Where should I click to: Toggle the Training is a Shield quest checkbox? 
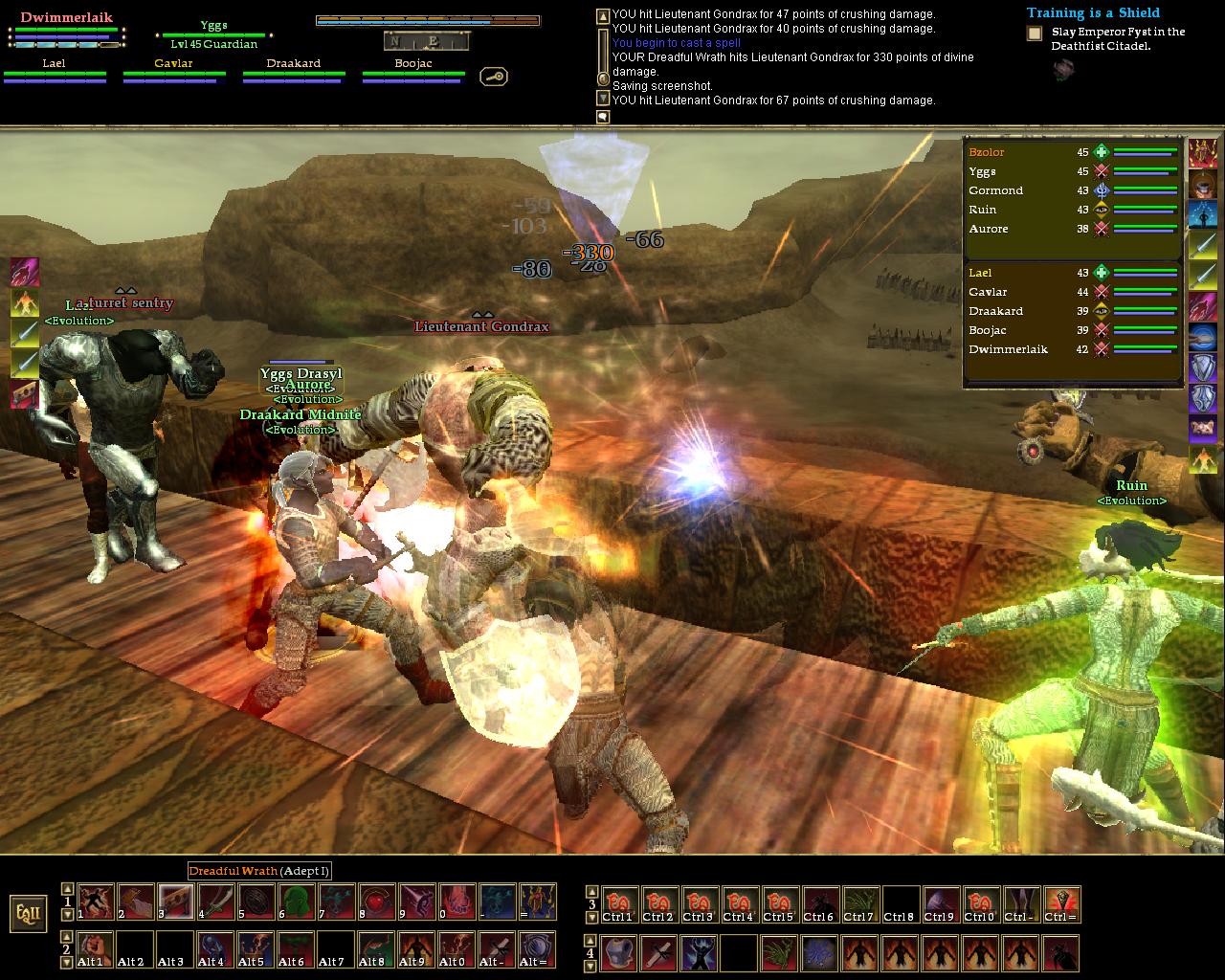point(1035,33)
